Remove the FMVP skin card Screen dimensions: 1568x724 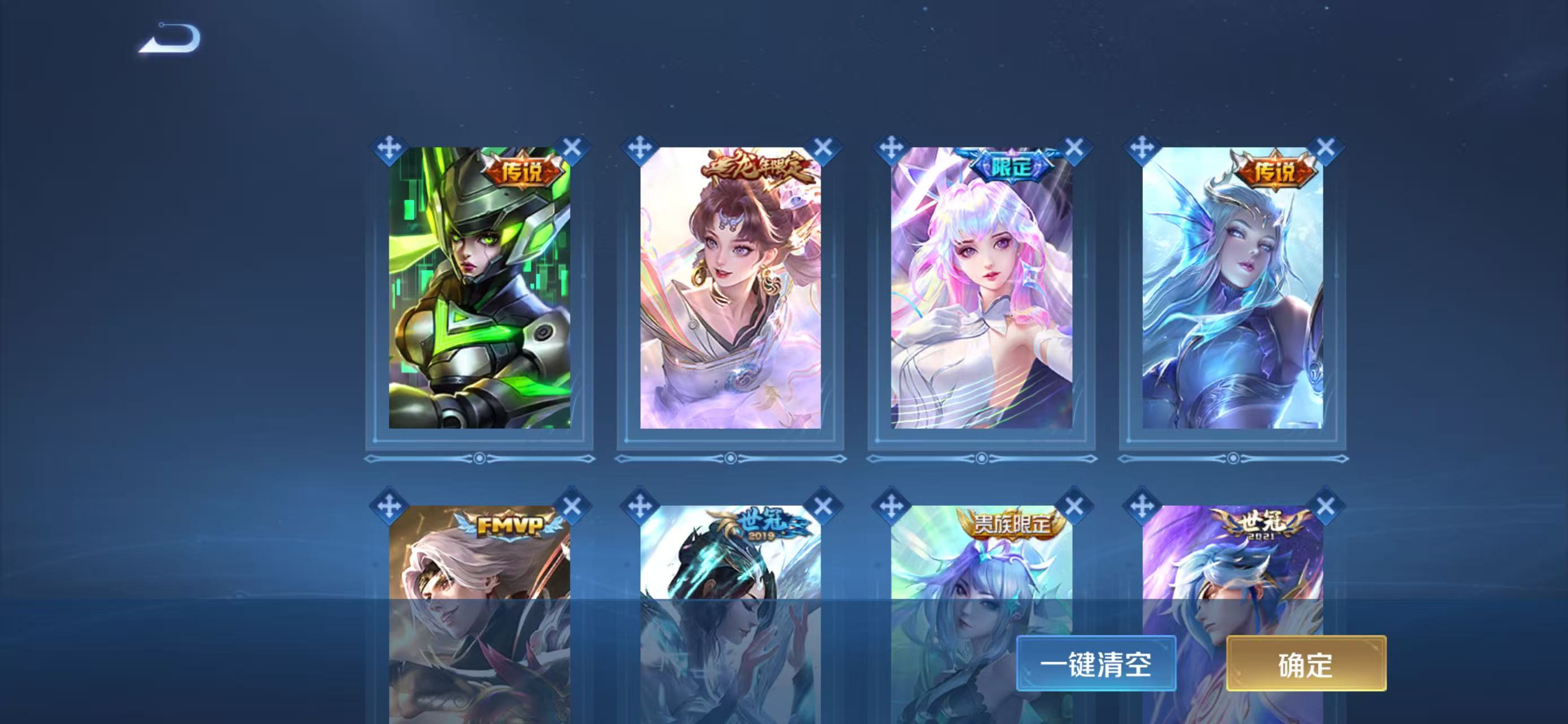571,506
